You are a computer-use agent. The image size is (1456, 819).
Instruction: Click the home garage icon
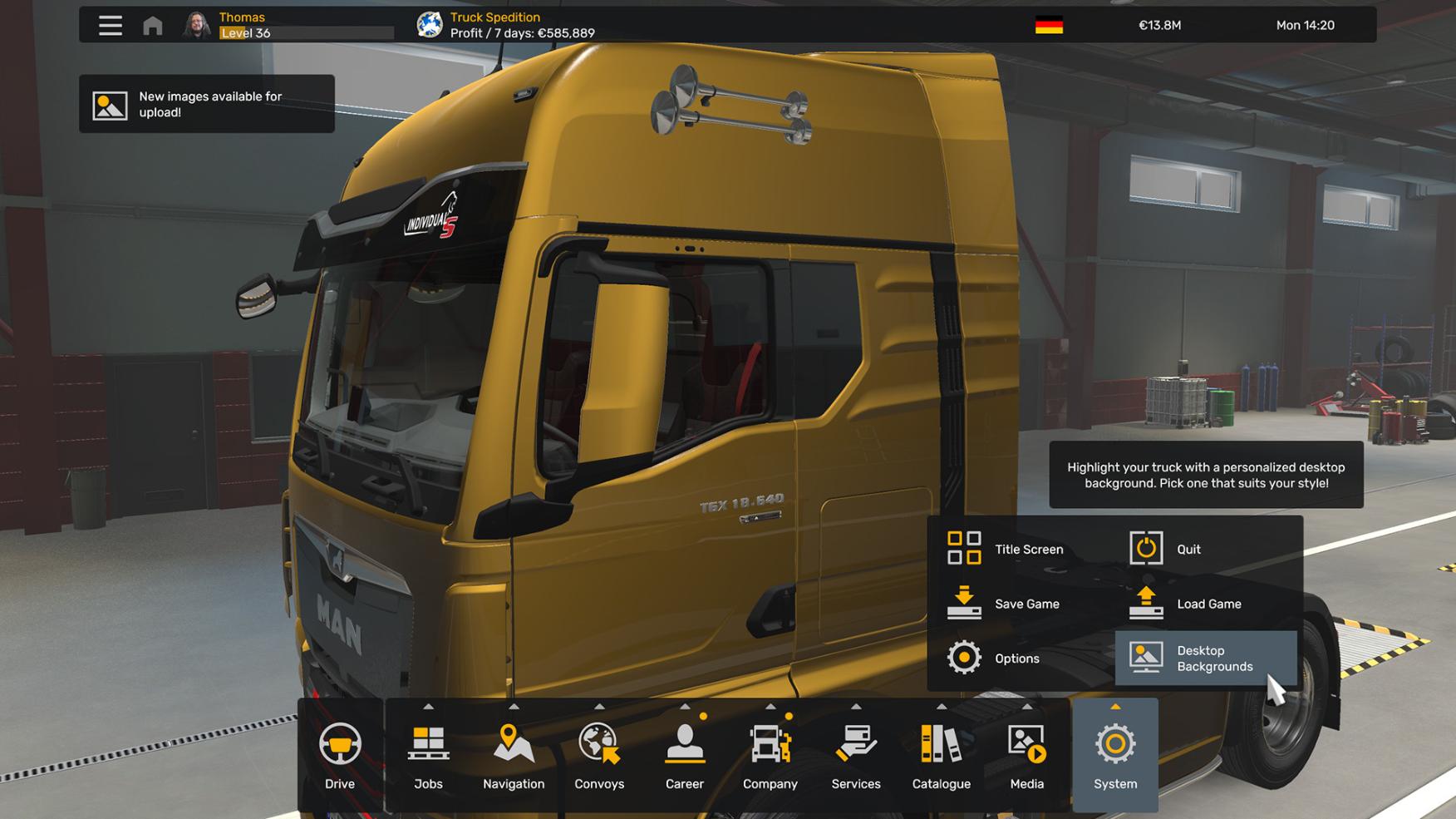(153, 26)
